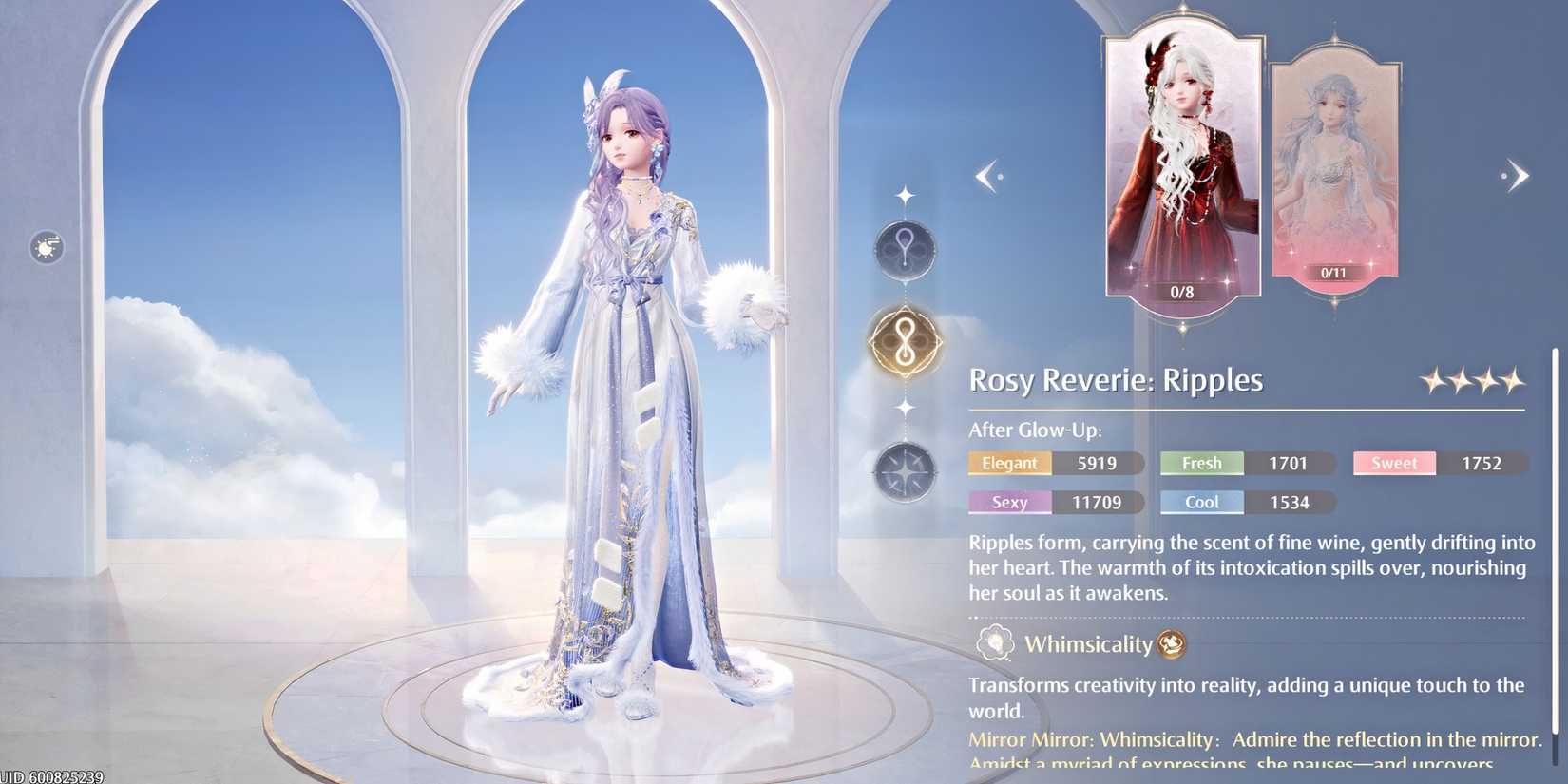This screenshot has width=1568, height=784.
Task: Click the 0/8 collection progress bar
Action: 1182,292
